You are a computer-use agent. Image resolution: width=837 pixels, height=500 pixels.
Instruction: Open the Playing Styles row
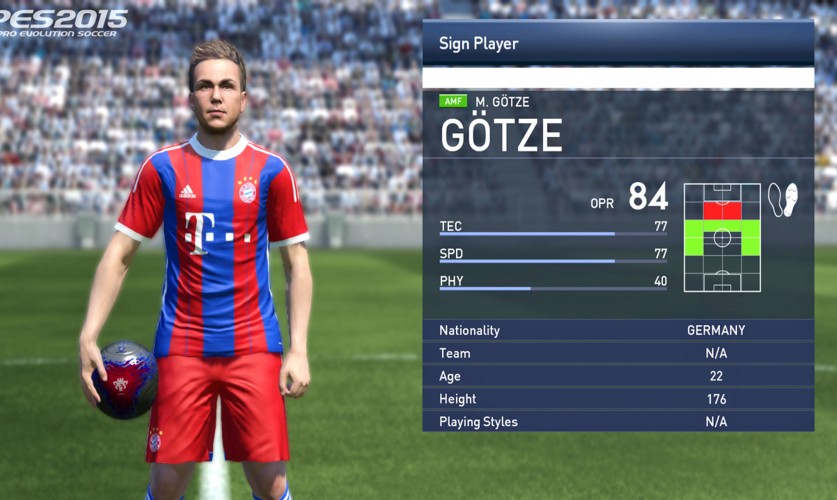pyautogui.click(x=617, y=422)
